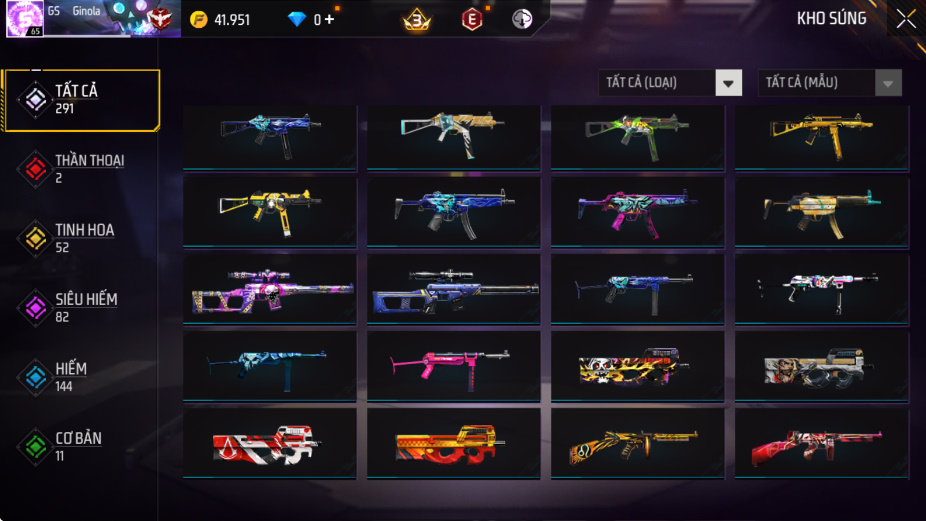Screen dimensions: 926x521
Task: Select the pink skull sniper rifle skin
Action: tap(270, 289)
